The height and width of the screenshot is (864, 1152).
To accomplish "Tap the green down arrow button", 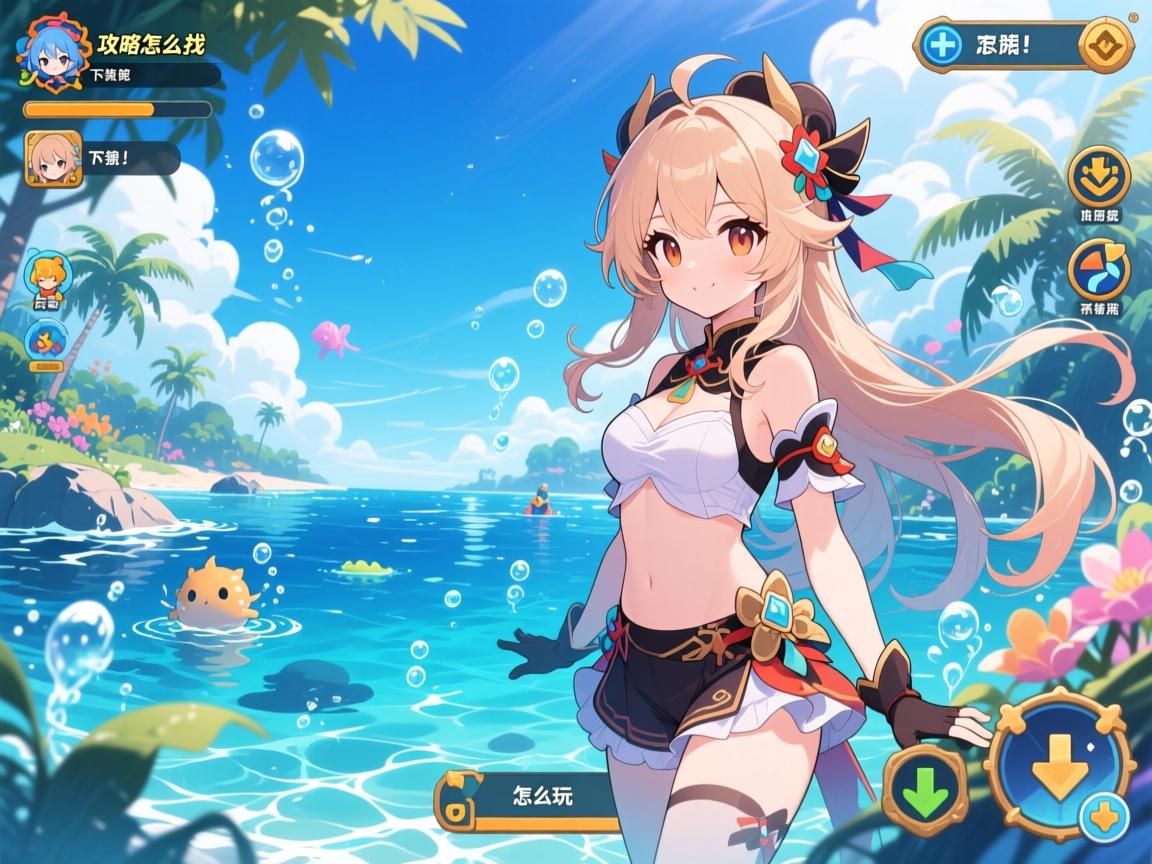I will coord(925,792).
